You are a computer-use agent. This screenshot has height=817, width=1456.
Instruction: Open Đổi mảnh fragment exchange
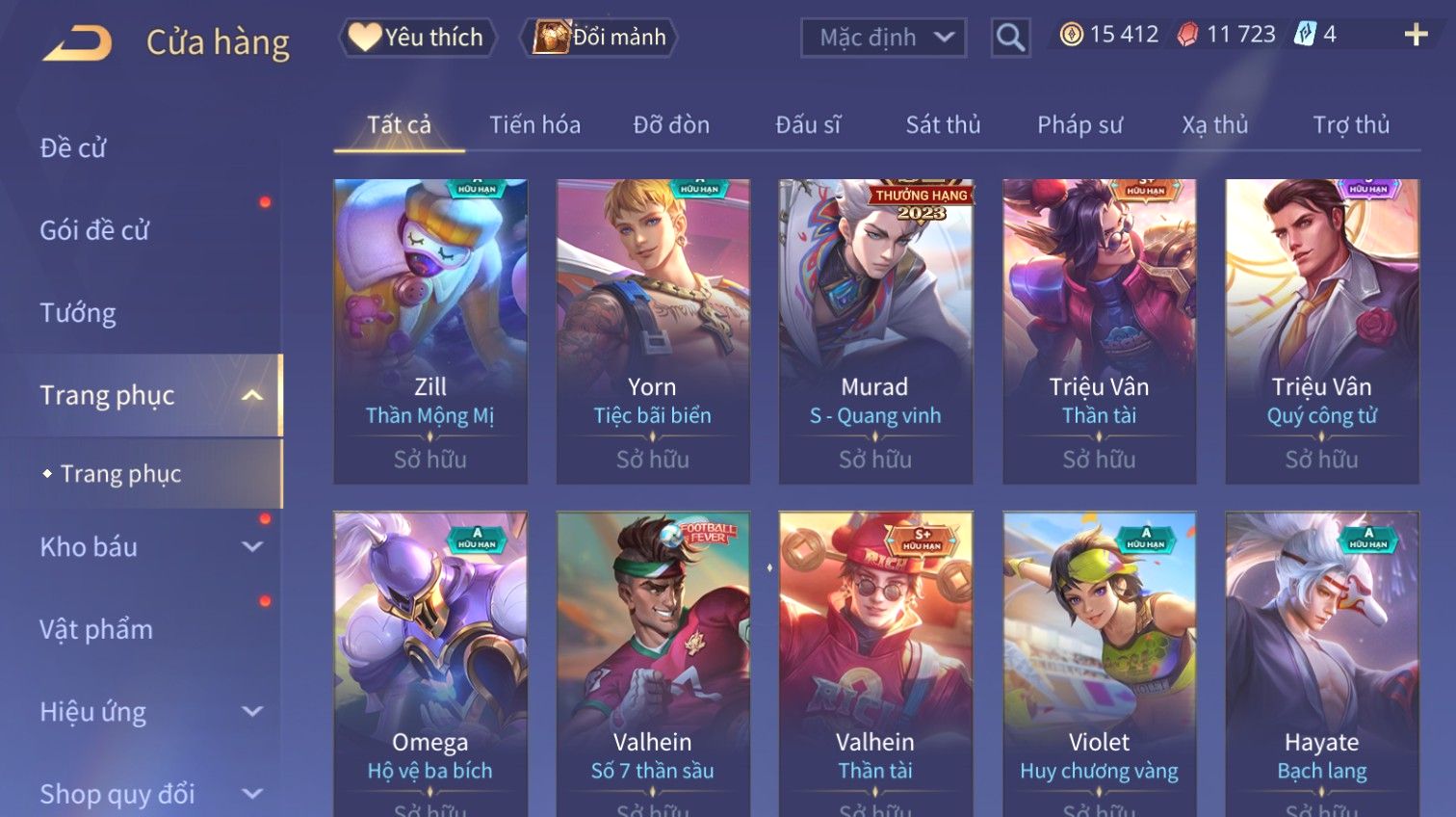(x=600, y=38)
